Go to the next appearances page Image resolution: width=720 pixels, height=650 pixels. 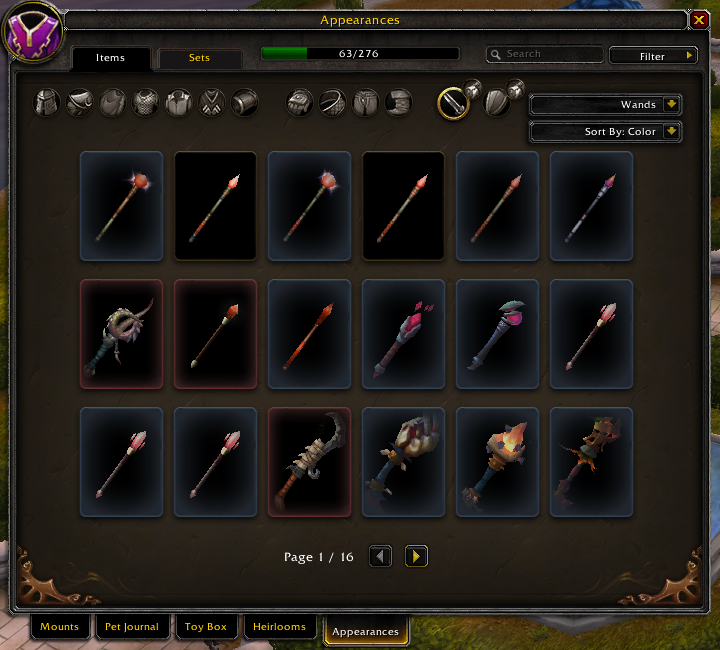[416, 556]
